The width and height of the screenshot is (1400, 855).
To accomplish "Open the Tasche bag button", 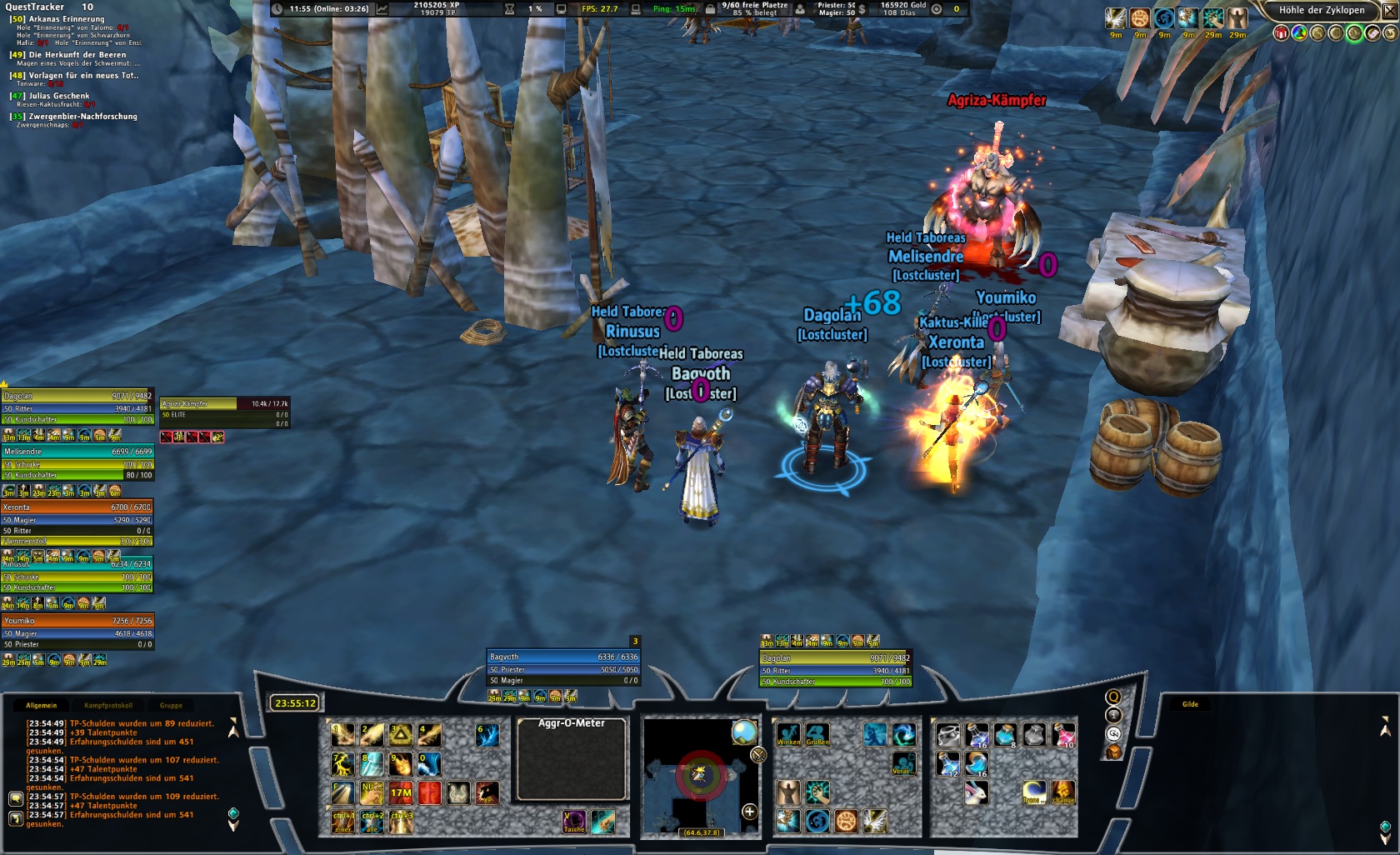I will 574,822.
